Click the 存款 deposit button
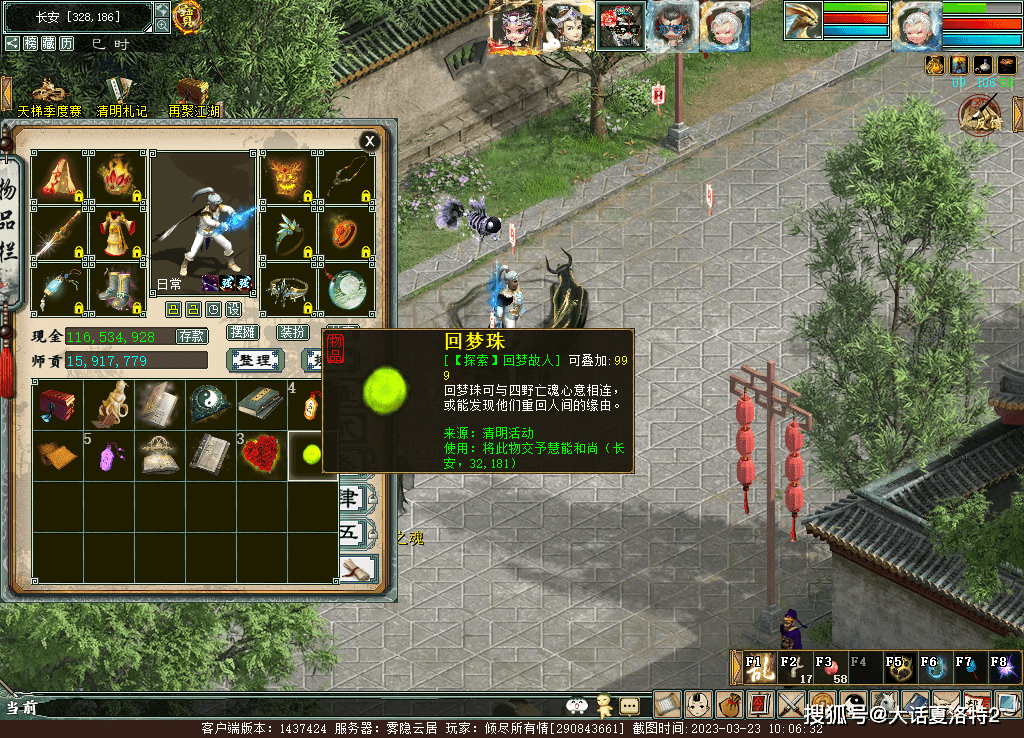1024x738 pixels. click(192, 336)
